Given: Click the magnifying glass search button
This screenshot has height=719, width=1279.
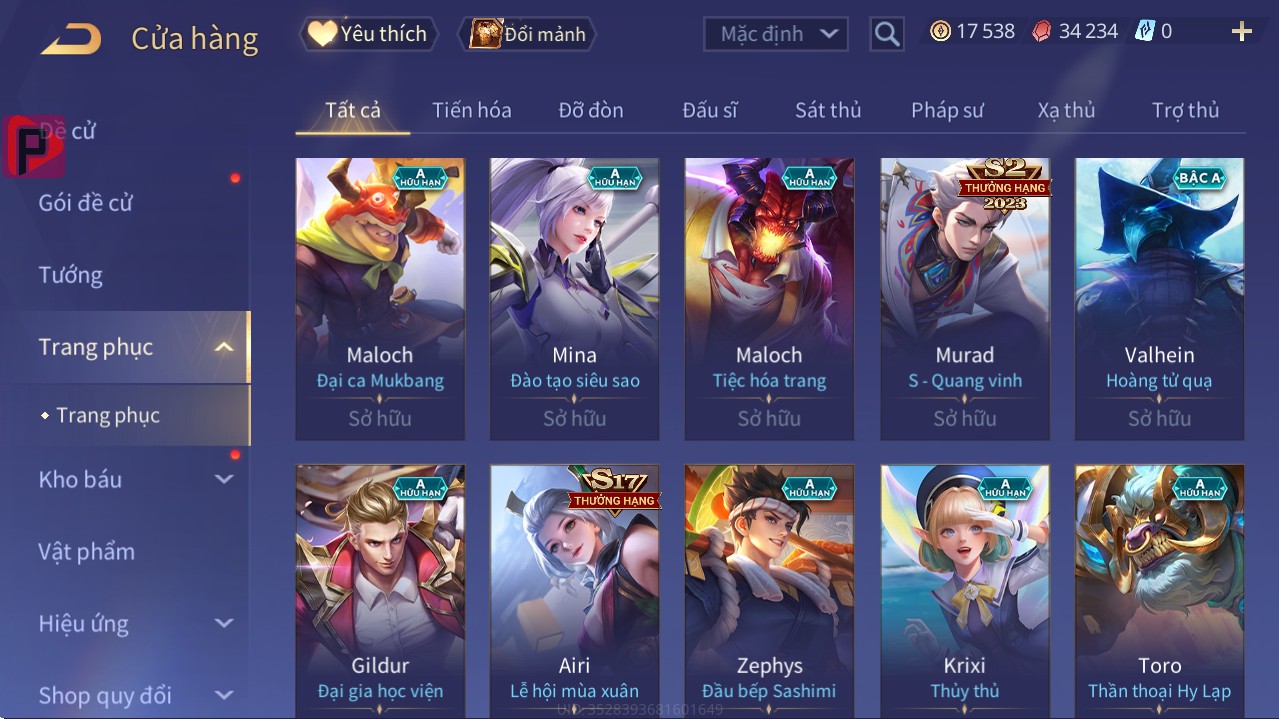Looking at the screenshot, I should pyautogui.click(x=886, y=34).
